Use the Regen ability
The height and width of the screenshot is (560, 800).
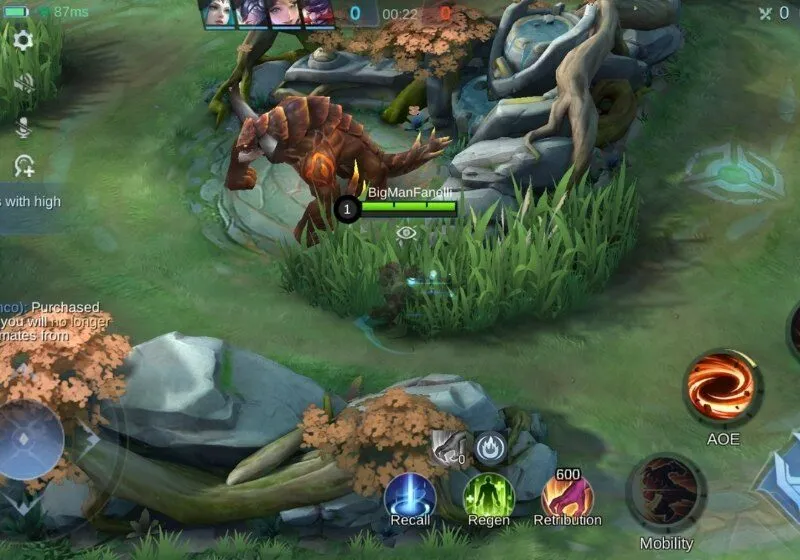point(488,496)
